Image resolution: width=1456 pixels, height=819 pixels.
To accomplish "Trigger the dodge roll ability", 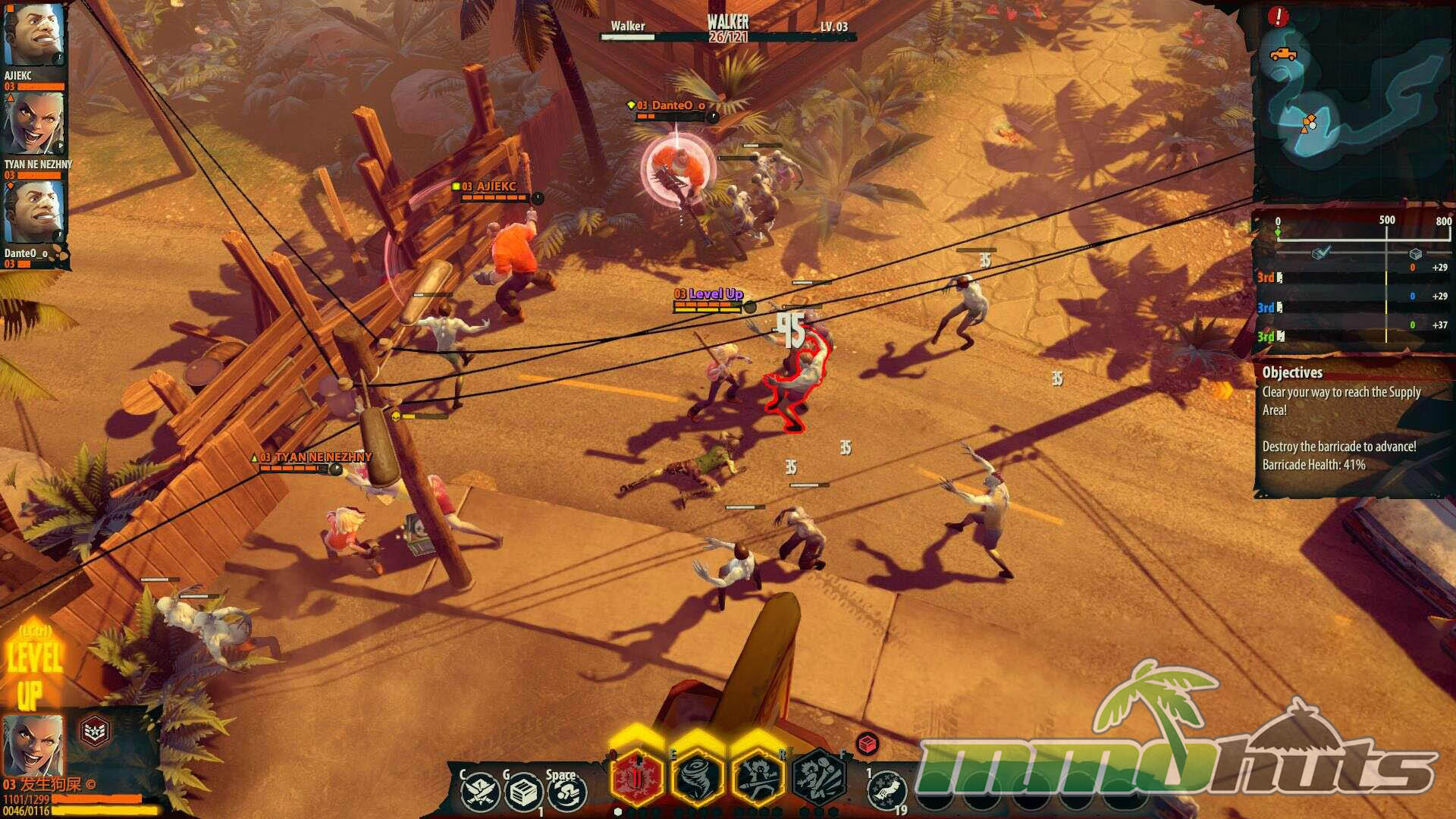I will [x=566, y=793].
